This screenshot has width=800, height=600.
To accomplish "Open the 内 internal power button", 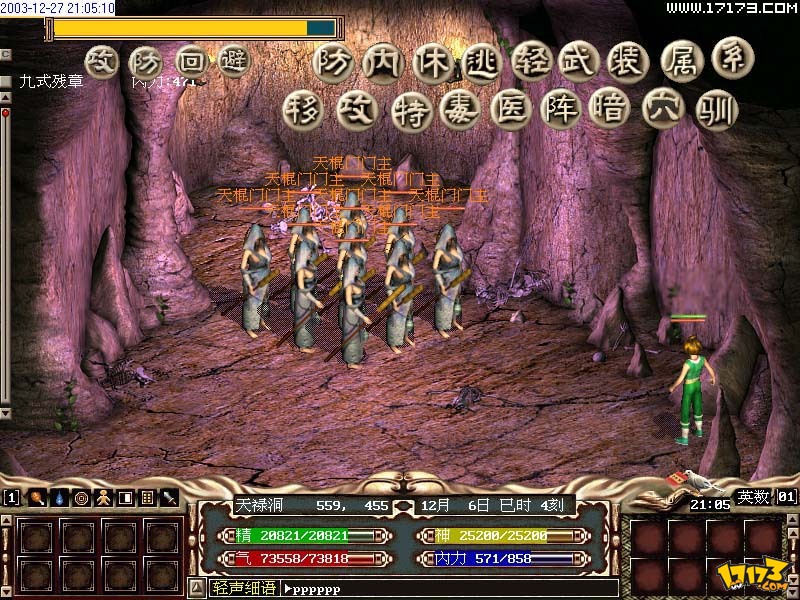I will tap(382, 62).
